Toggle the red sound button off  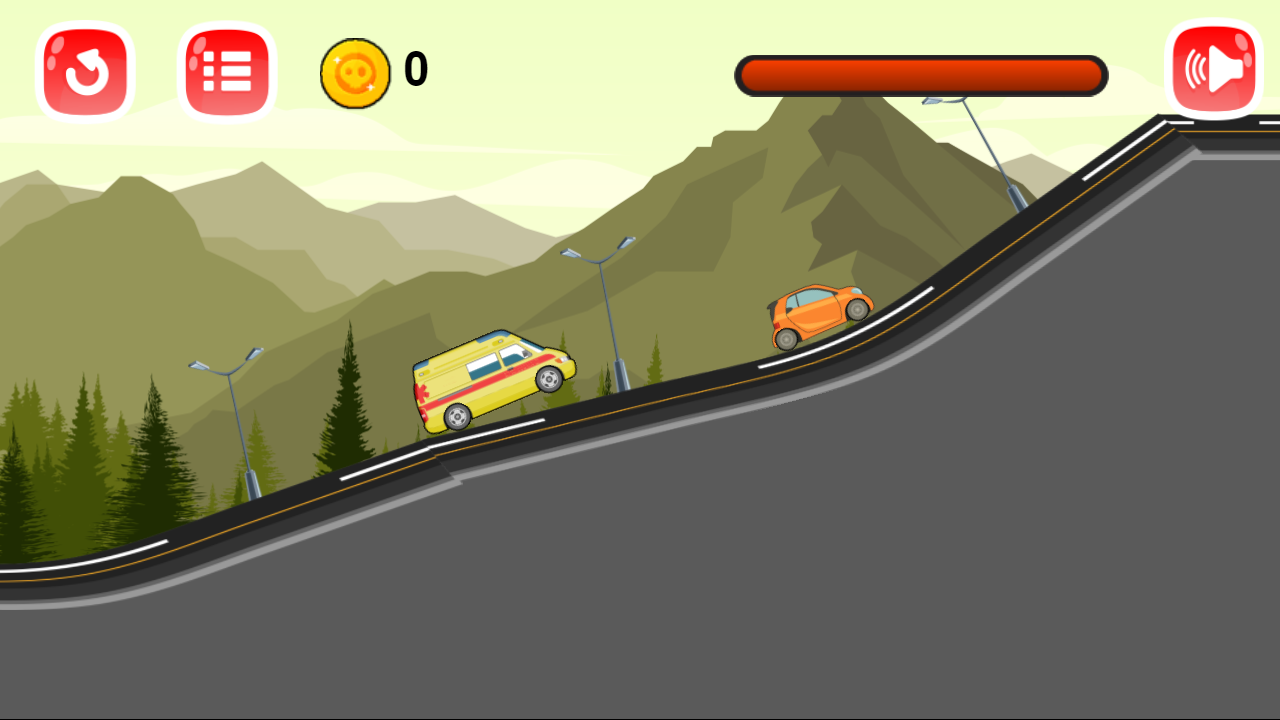pyautogui.click(x=1213, y=68)
